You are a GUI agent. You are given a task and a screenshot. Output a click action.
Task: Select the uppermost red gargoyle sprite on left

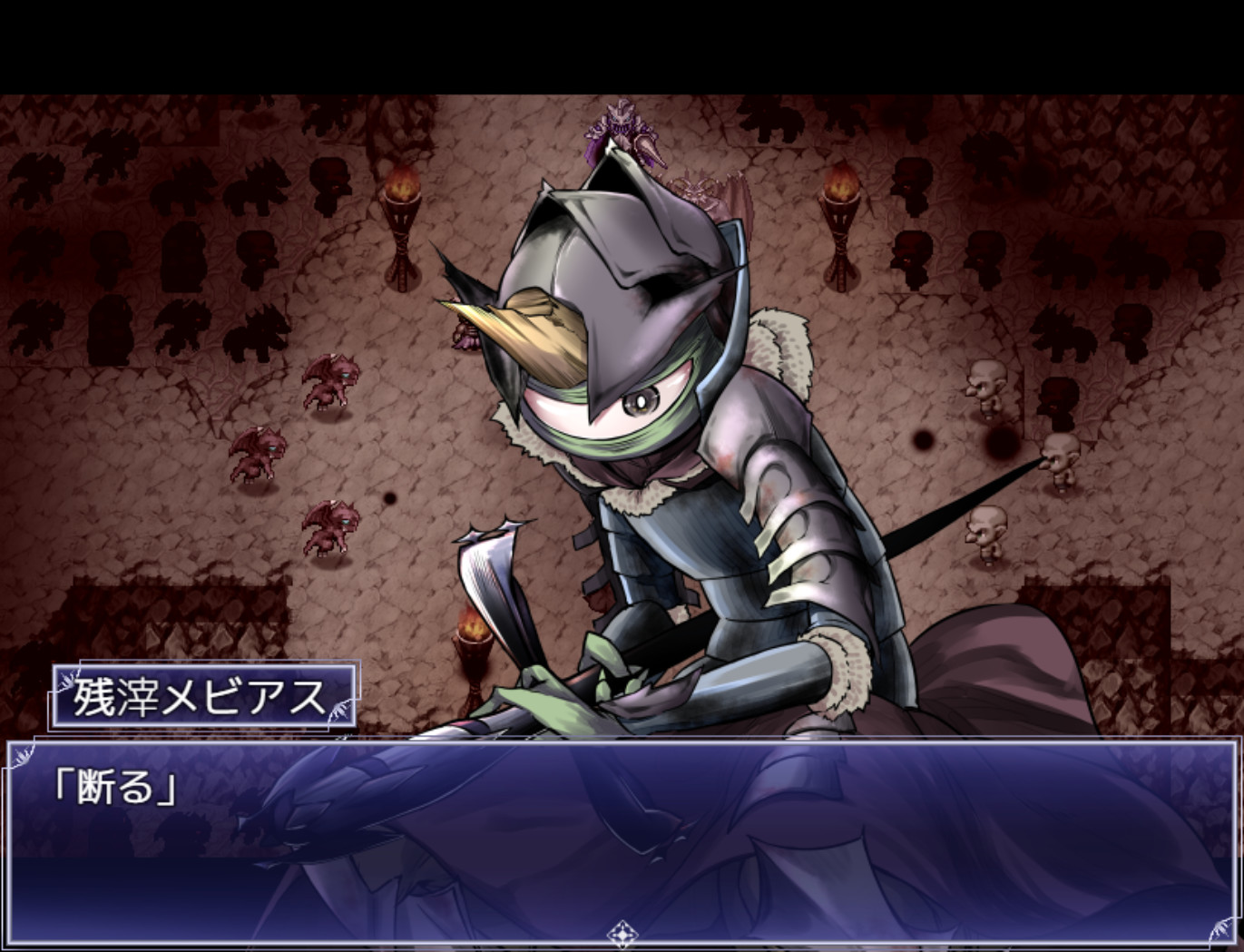(x=333, y=381)
